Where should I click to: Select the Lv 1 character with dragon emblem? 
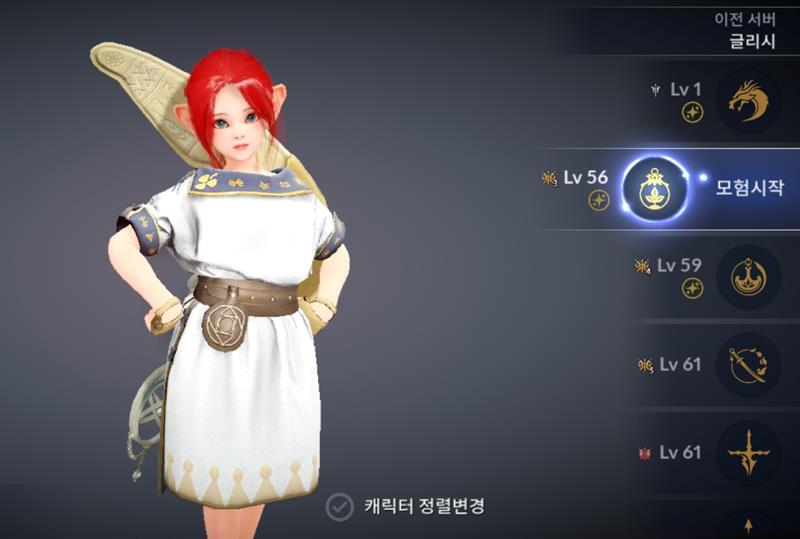pos(749,99)
